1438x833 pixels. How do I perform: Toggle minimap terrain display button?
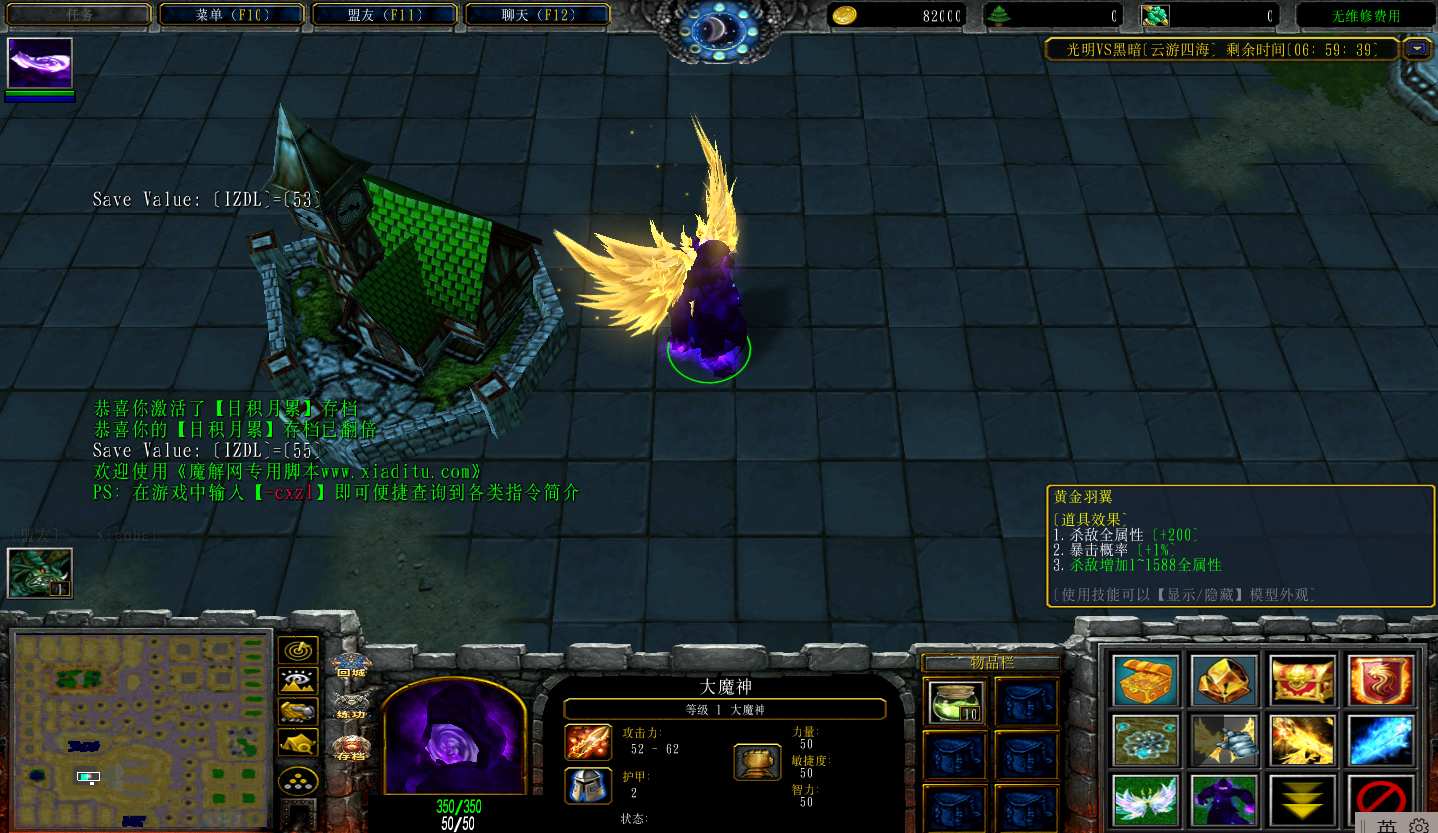tap(298, 681)
